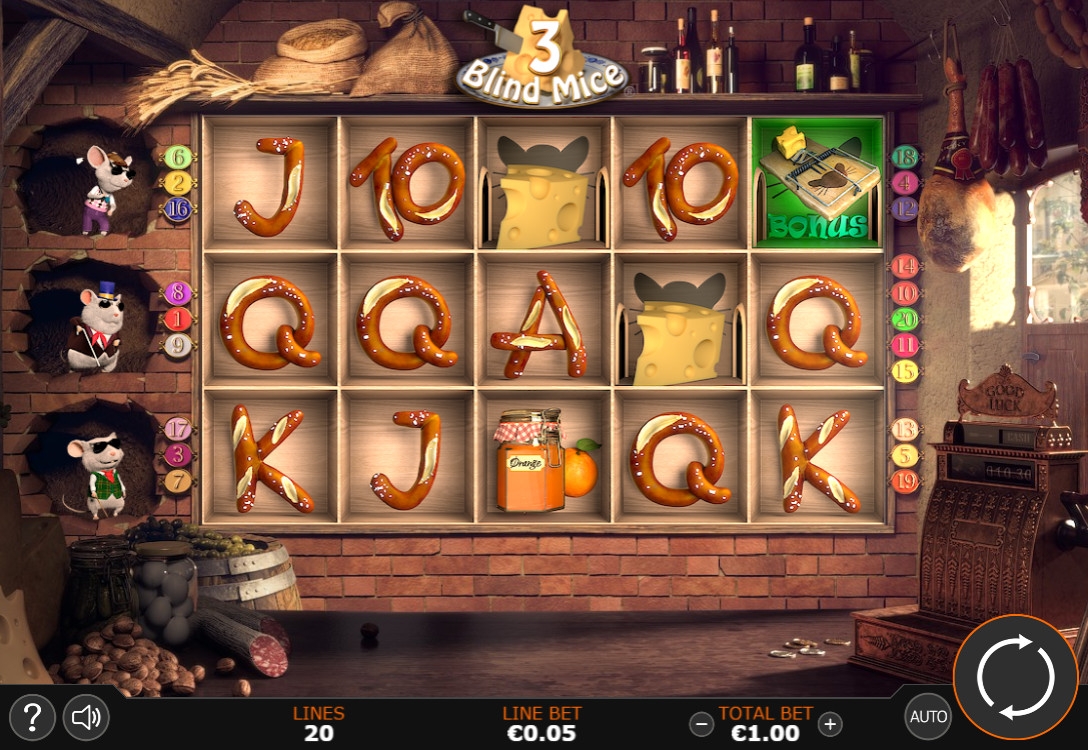Image resolution: width=1088 pixels, height=750 pixels.
Task: Select payline number 16 marker
Action: click(178, 209)
